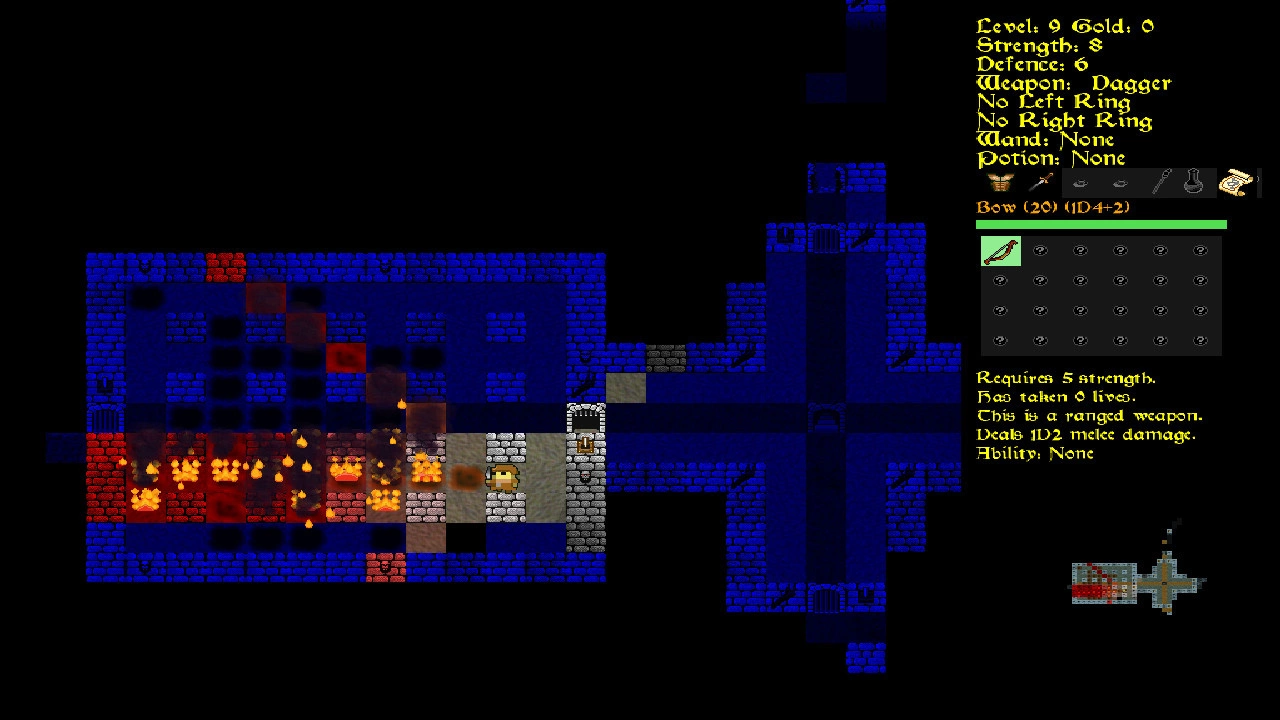1280x720 pixels.
Task: Select the empty potion flask slot
Action: (x=1194, y=183)
